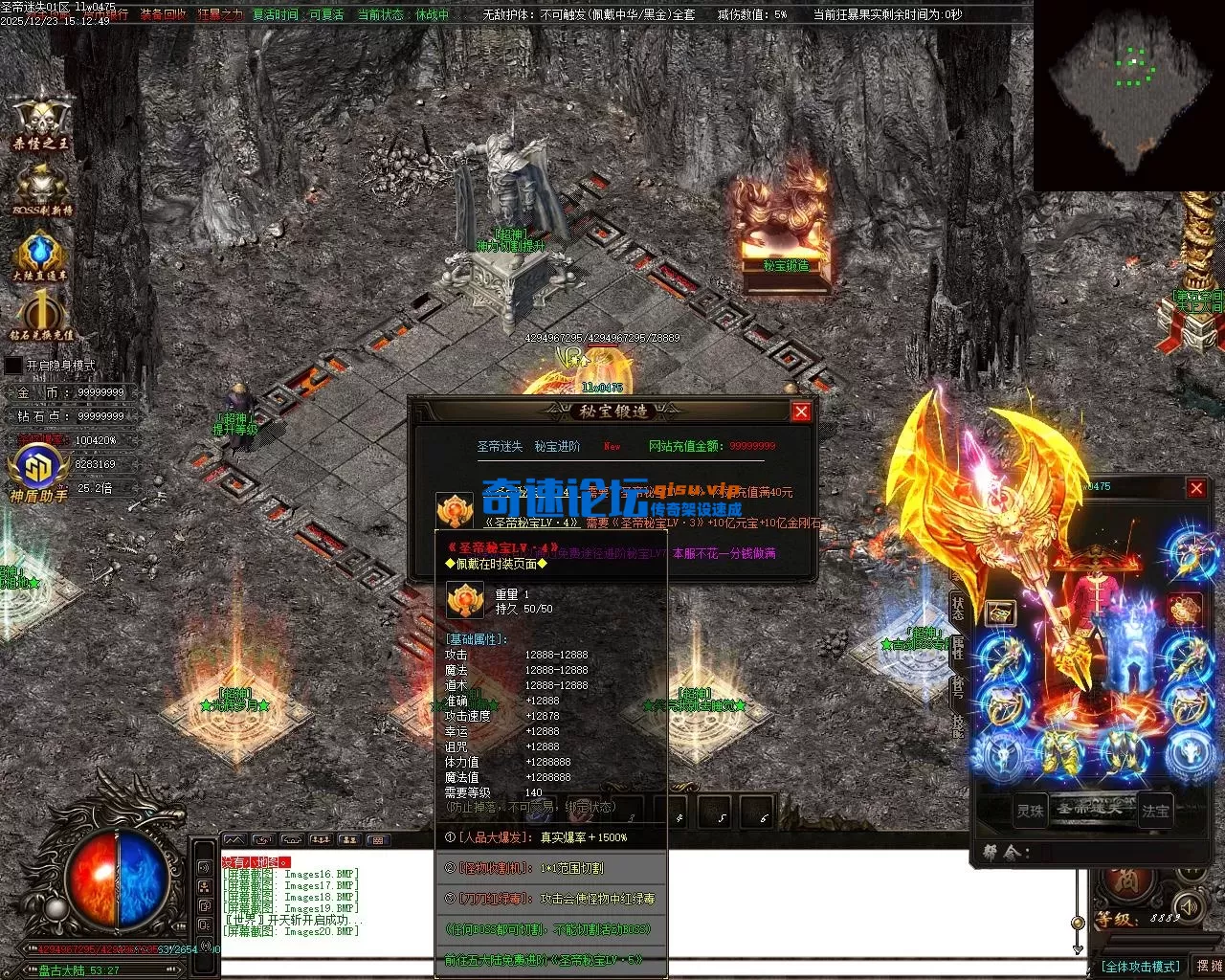Click the 装备回收 top menu entry
The width and height of the screenshot is (1225, 980).
[x=164, y=15]
